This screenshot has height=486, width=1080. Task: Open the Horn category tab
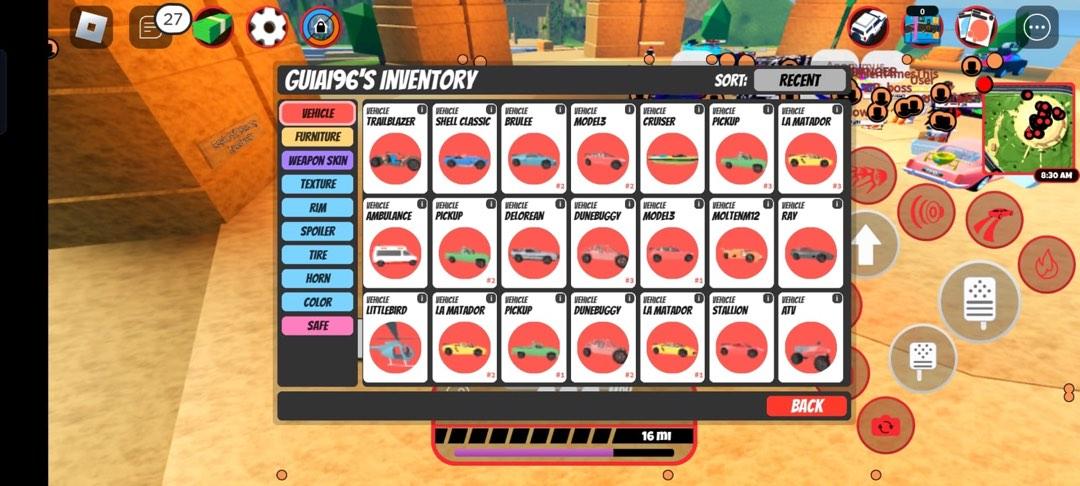pyautogui.click(x=317, y=278)
